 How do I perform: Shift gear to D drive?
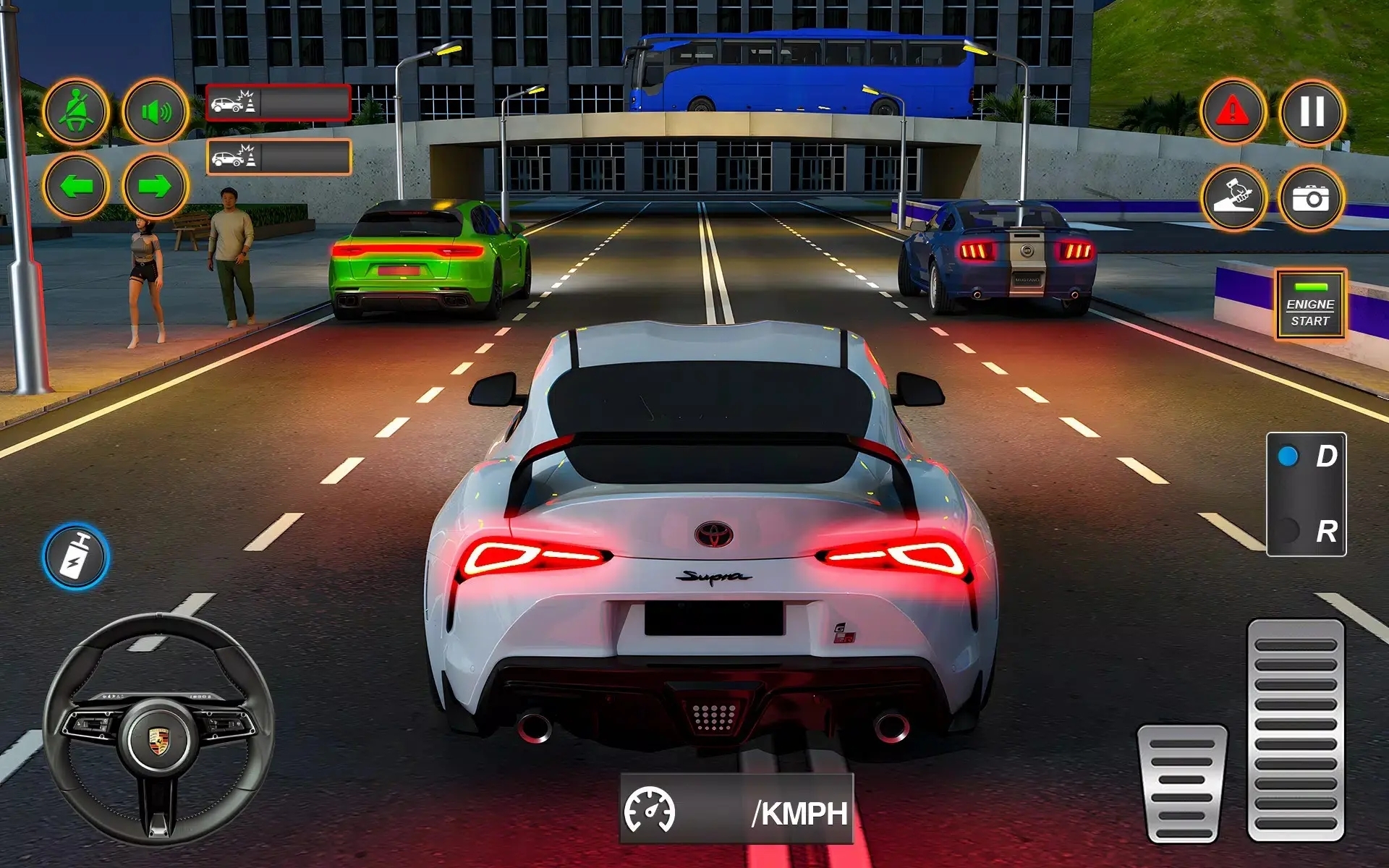point(1306,457)
